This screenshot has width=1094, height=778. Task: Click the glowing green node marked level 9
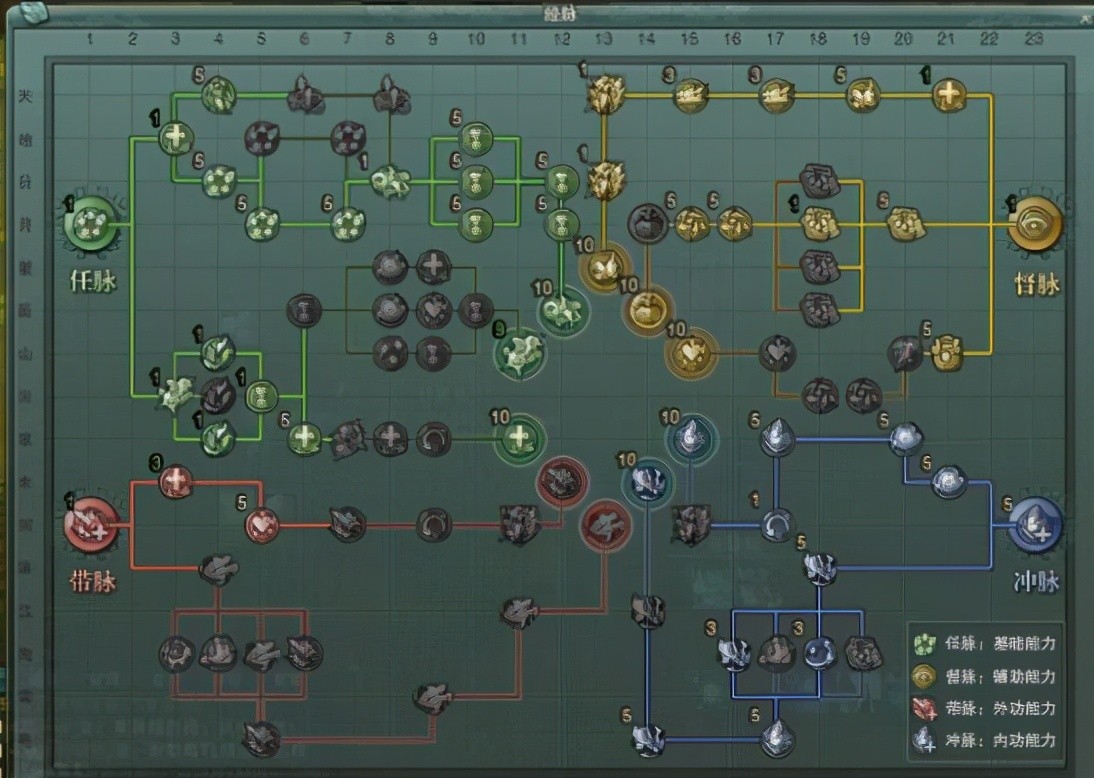pos(519,352)
